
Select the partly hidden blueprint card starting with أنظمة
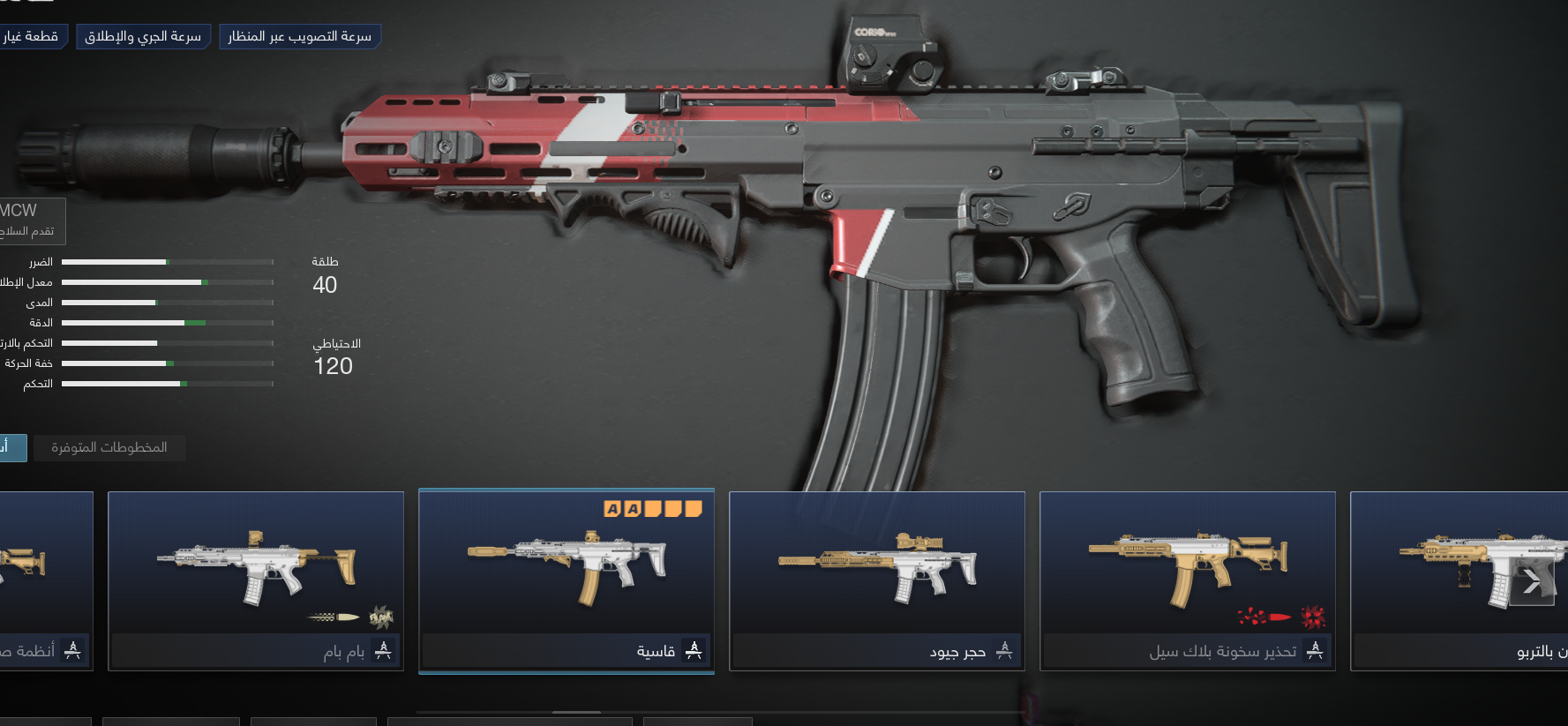44,580
